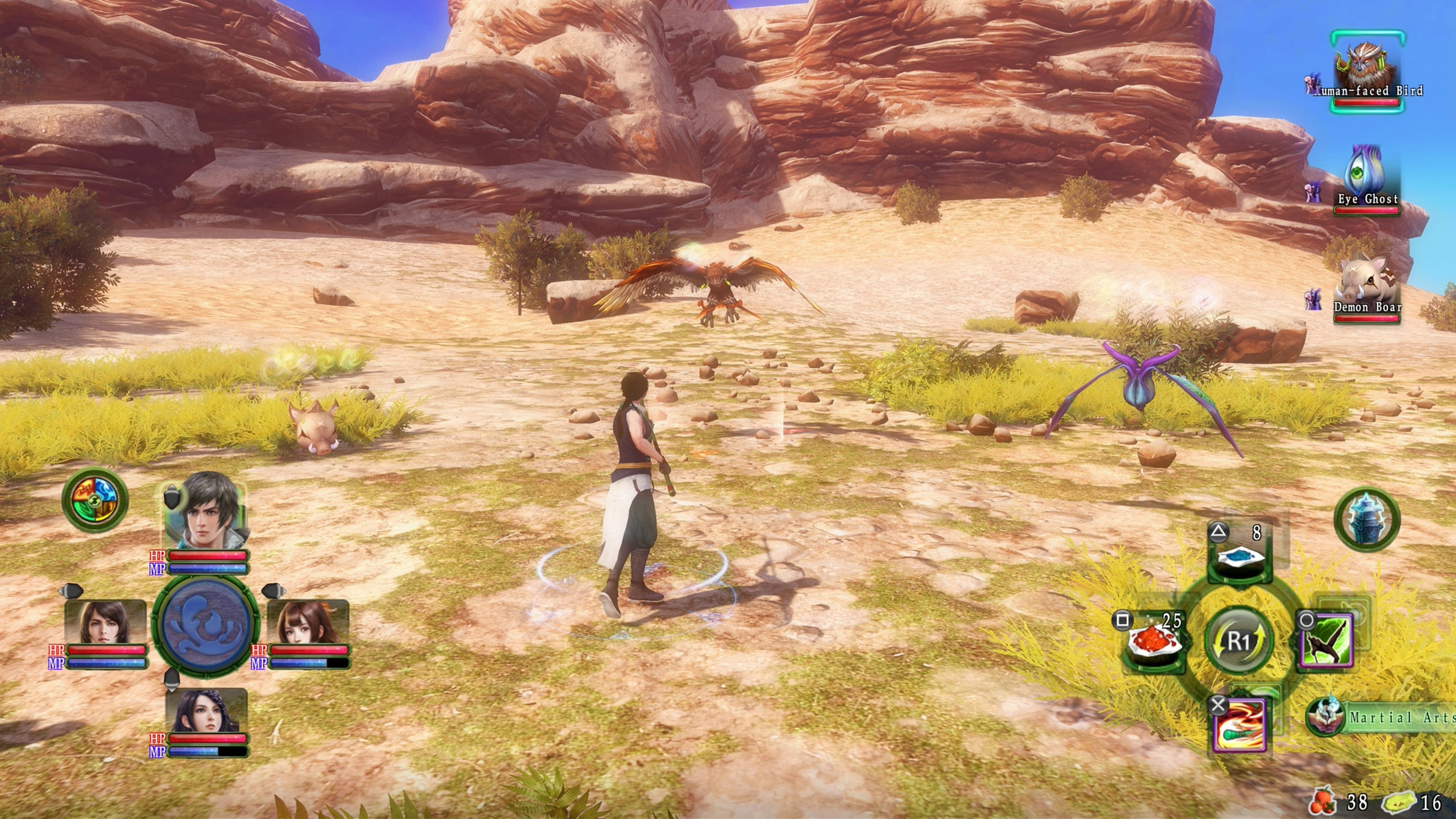
Task: Activate the green flying kick skill
Action: 1326,642
